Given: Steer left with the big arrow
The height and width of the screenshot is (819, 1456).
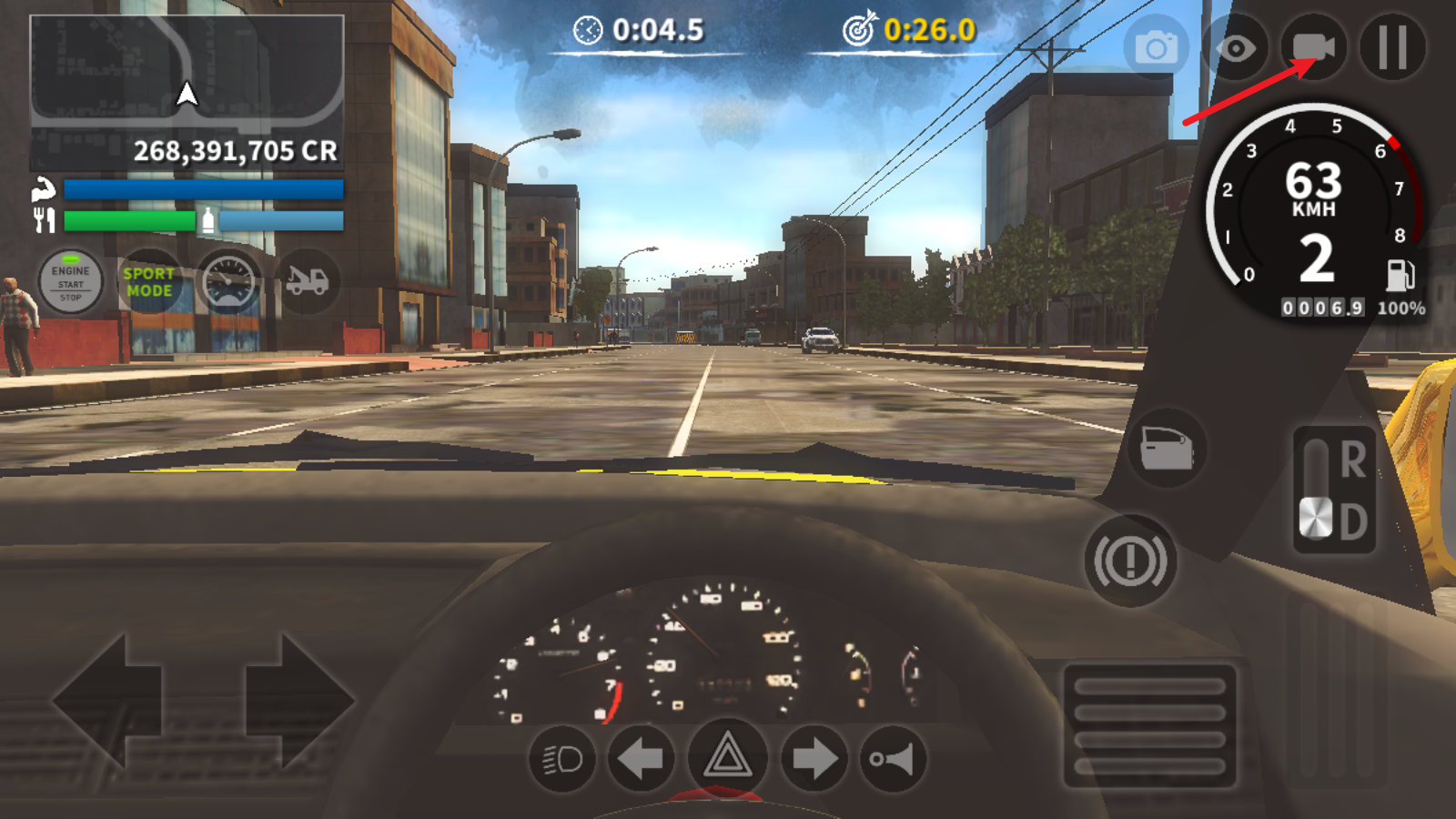Looking at the screenshot, I should (107, 701).
